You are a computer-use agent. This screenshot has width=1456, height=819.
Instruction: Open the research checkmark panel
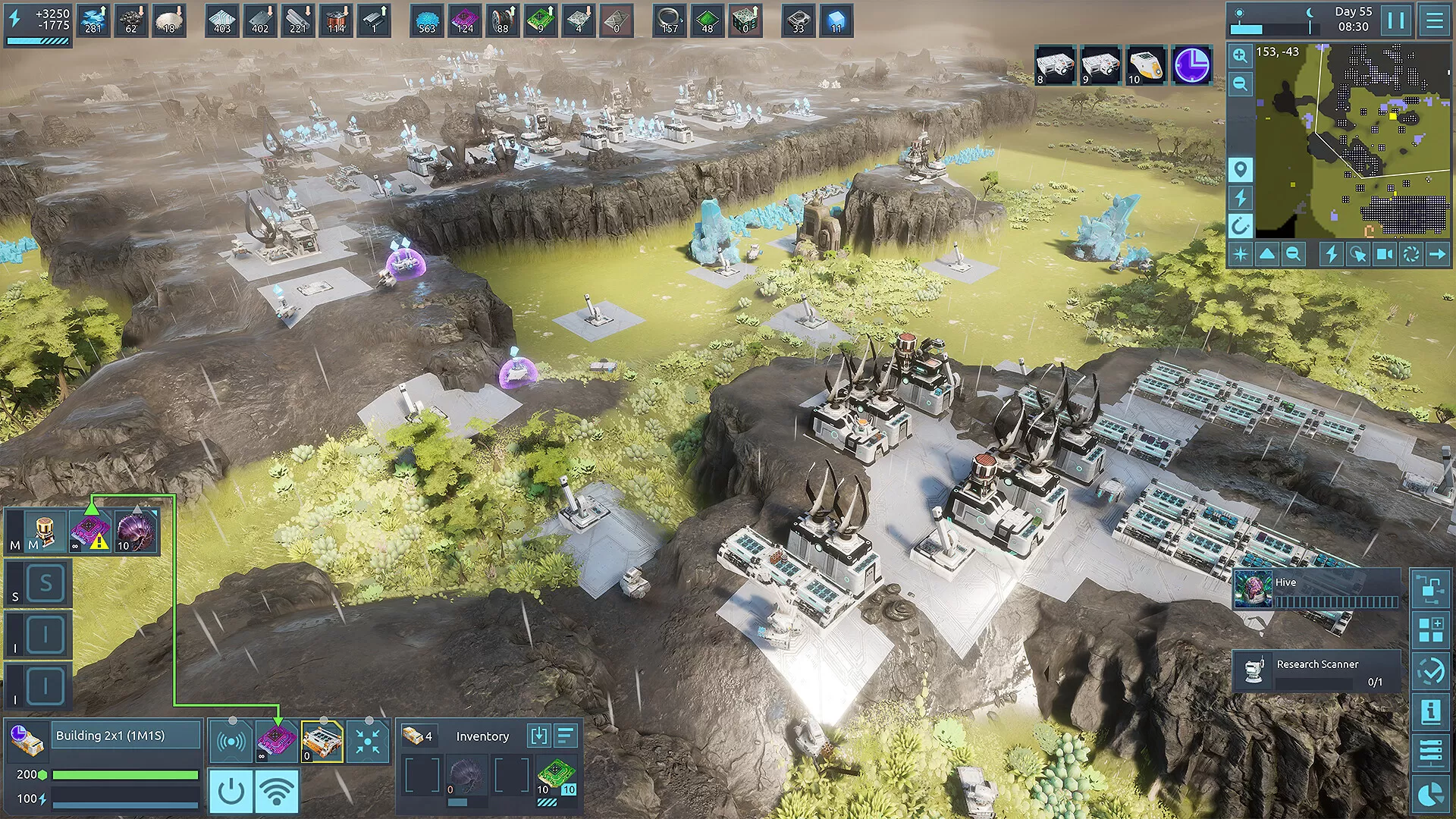[x=1430, y=668]
